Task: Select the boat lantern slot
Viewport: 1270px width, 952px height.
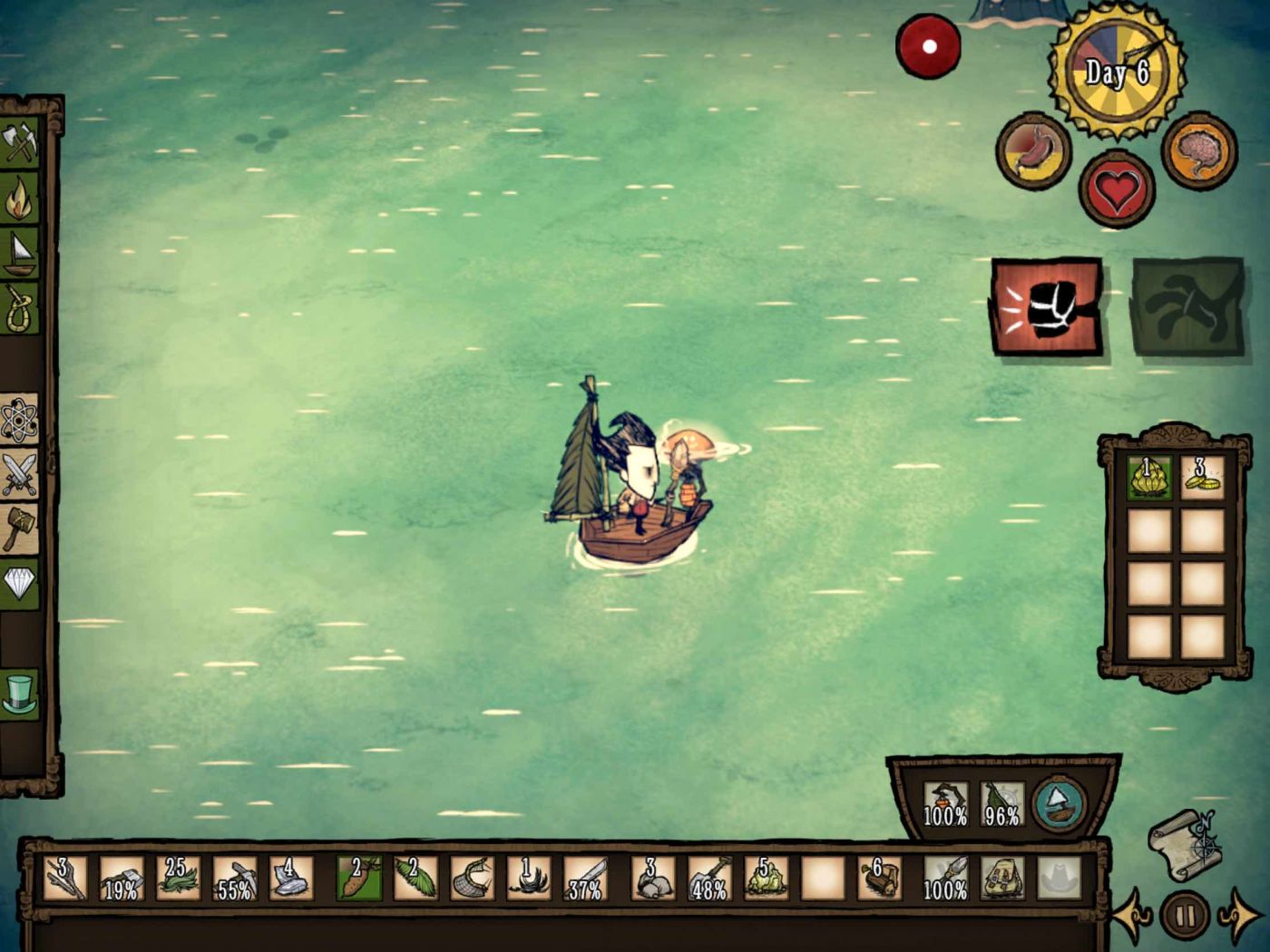Action: pos(945,803)
